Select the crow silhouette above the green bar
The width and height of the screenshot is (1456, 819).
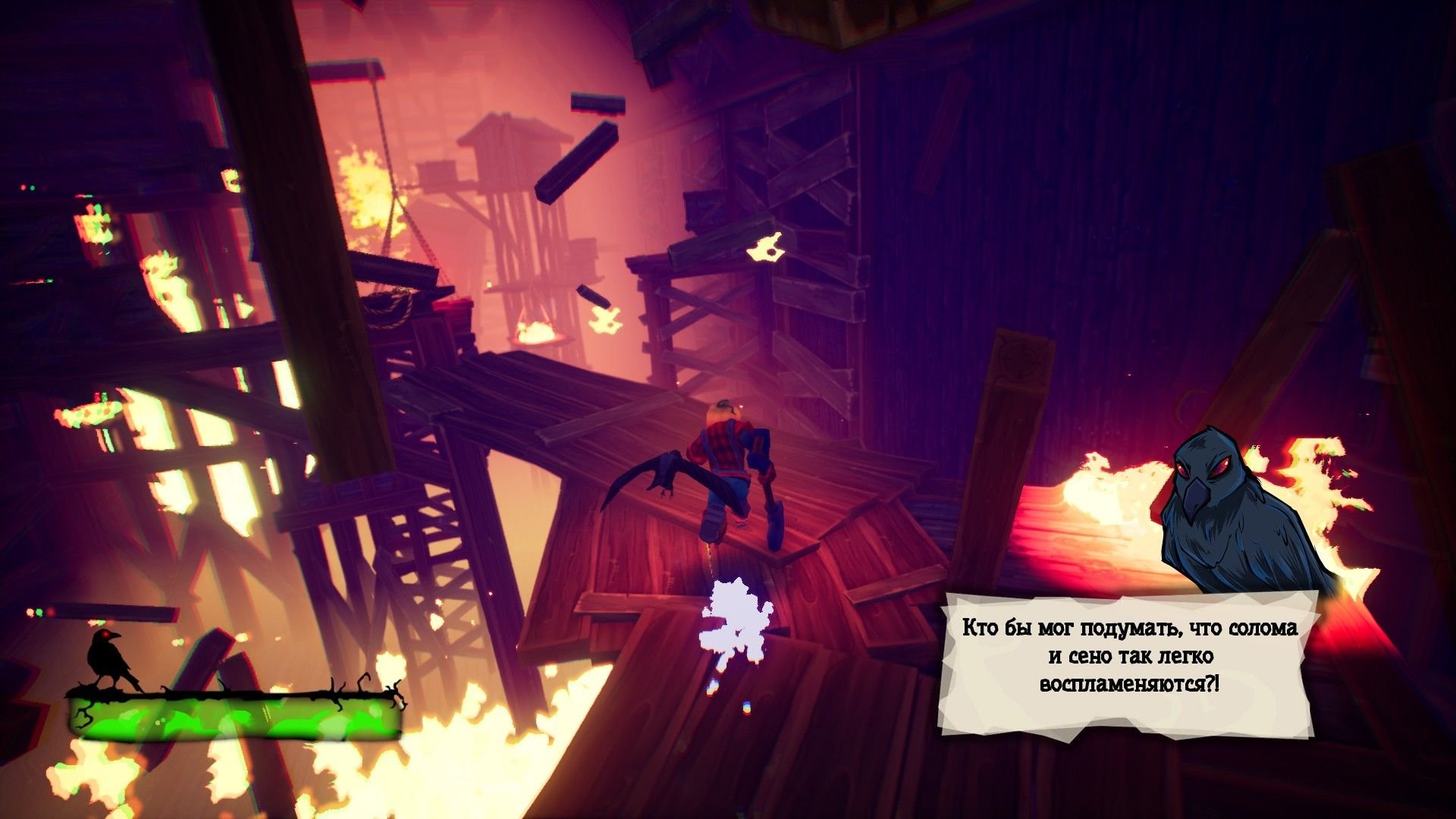click(x=109, y=658)
